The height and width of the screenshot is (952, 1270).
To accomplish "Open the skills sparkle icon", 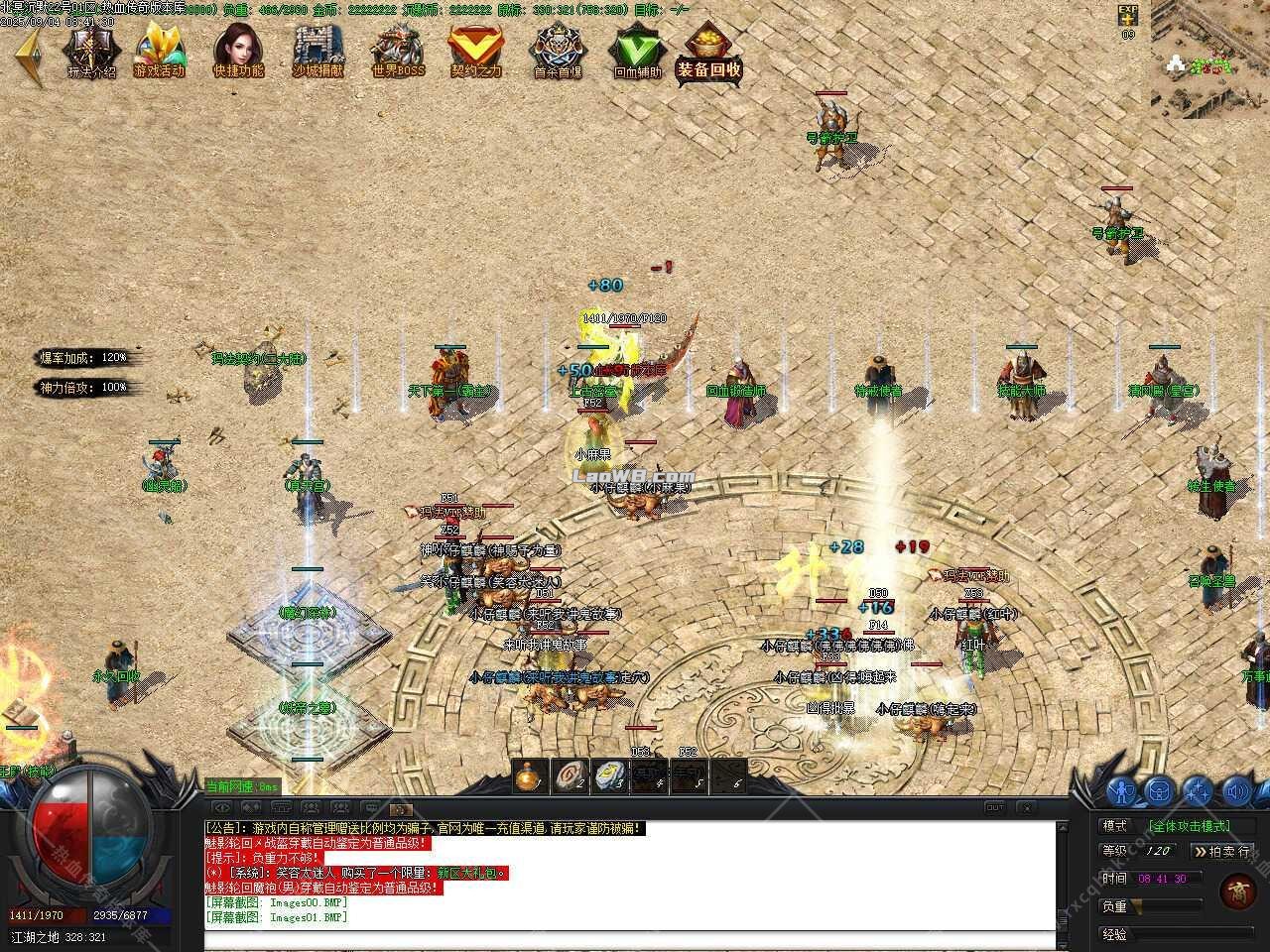I will (1198, 791).
